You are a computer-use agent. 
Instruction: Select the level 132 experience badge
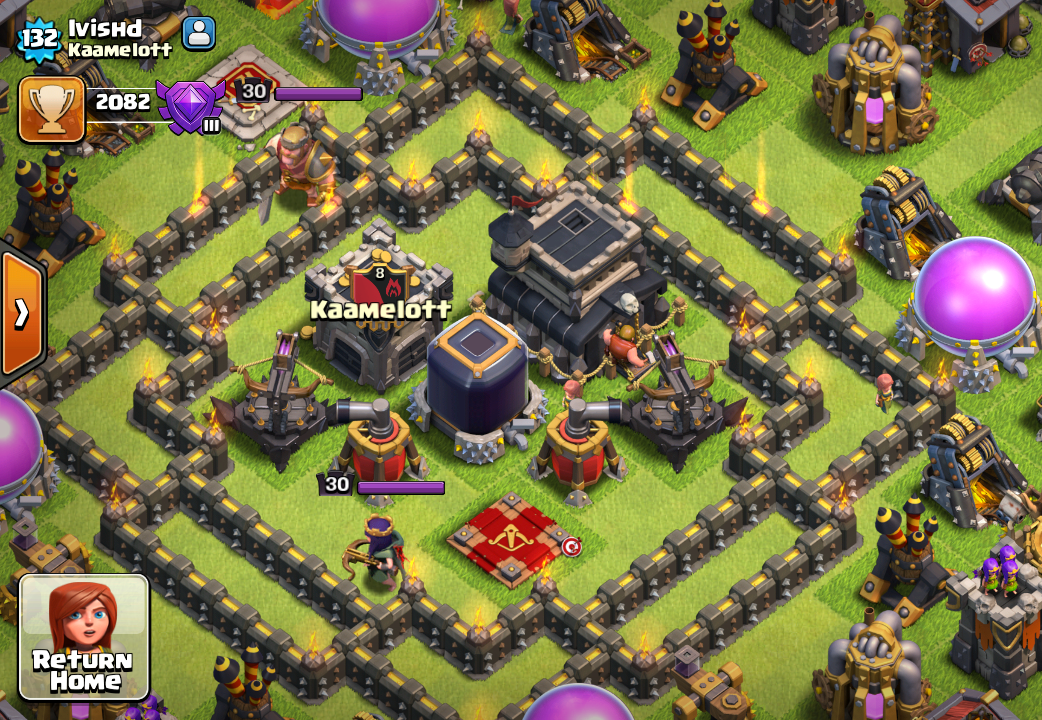[39, 39]
